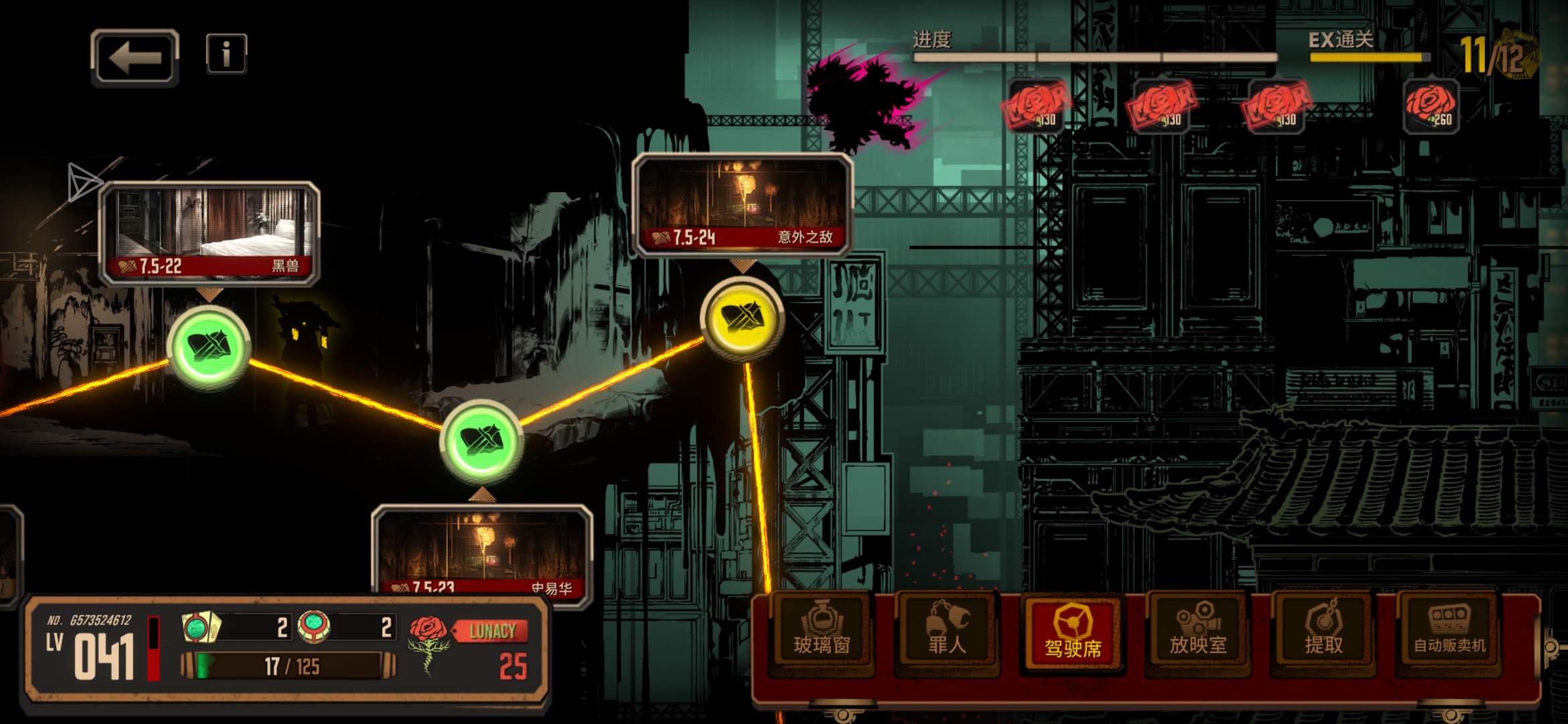Open the 罪人 menu
Screen dimensions: 1568x724
[946, 633]
